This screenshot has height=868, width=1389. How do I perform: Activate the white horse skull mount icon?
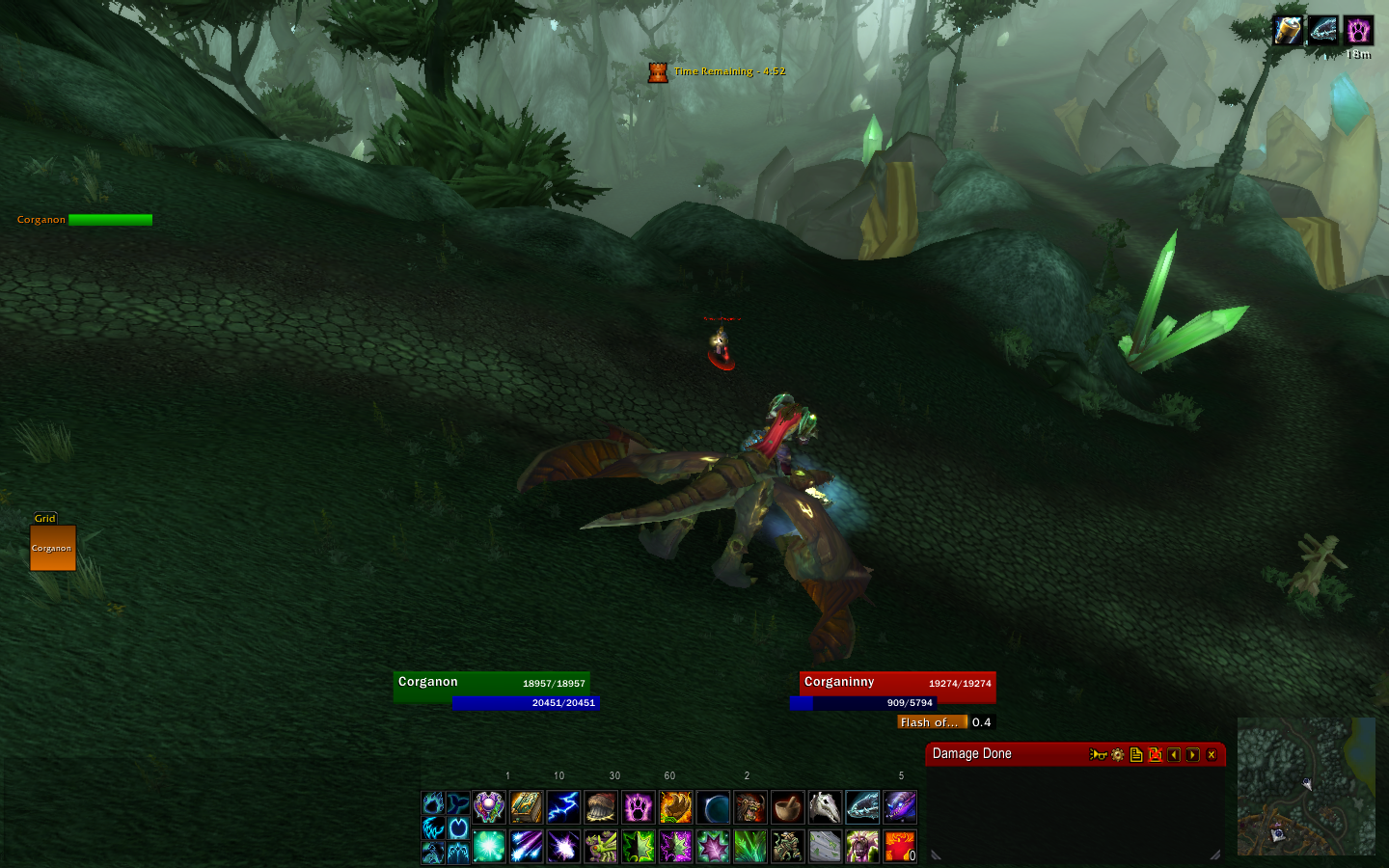(x=825, y=807)
